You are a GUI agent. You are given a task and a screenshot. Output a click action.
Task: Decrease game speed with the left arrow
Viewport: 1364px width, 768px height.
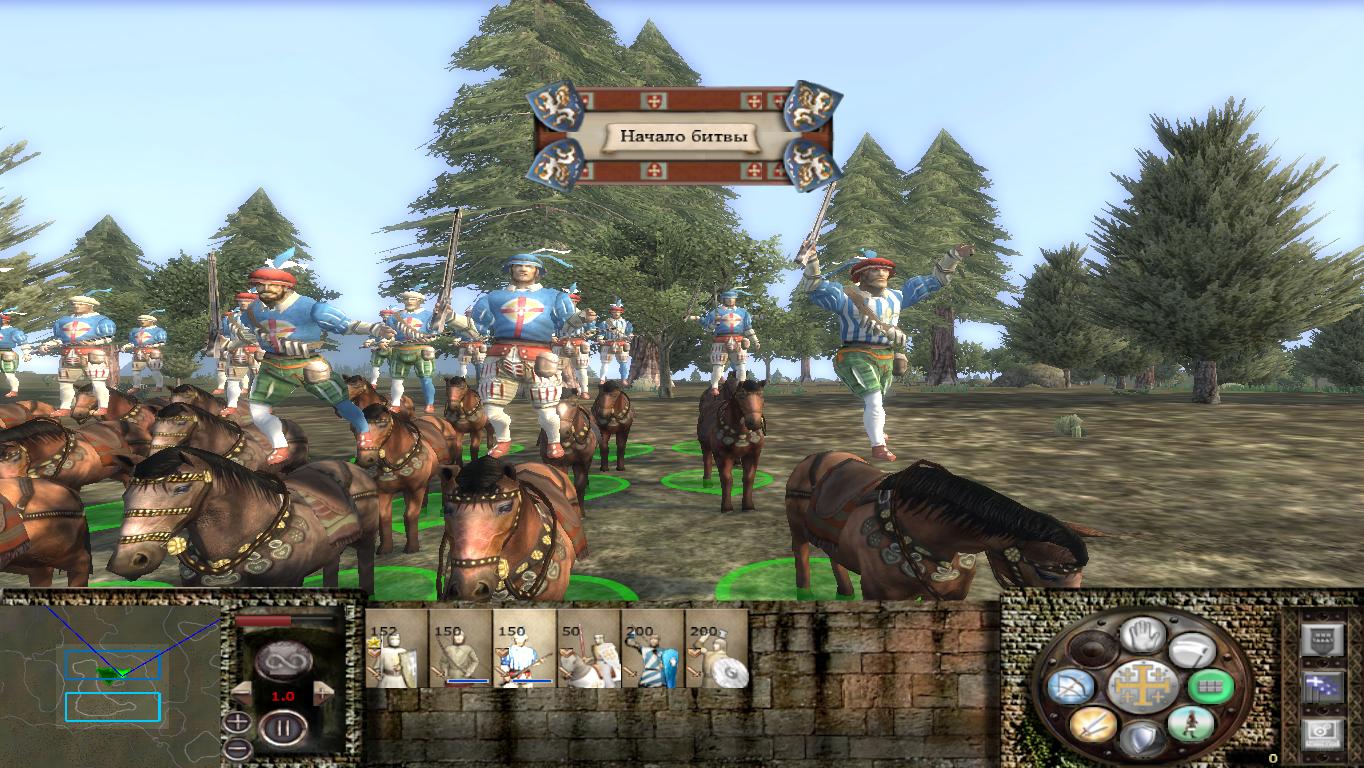(x=241, y=693)
